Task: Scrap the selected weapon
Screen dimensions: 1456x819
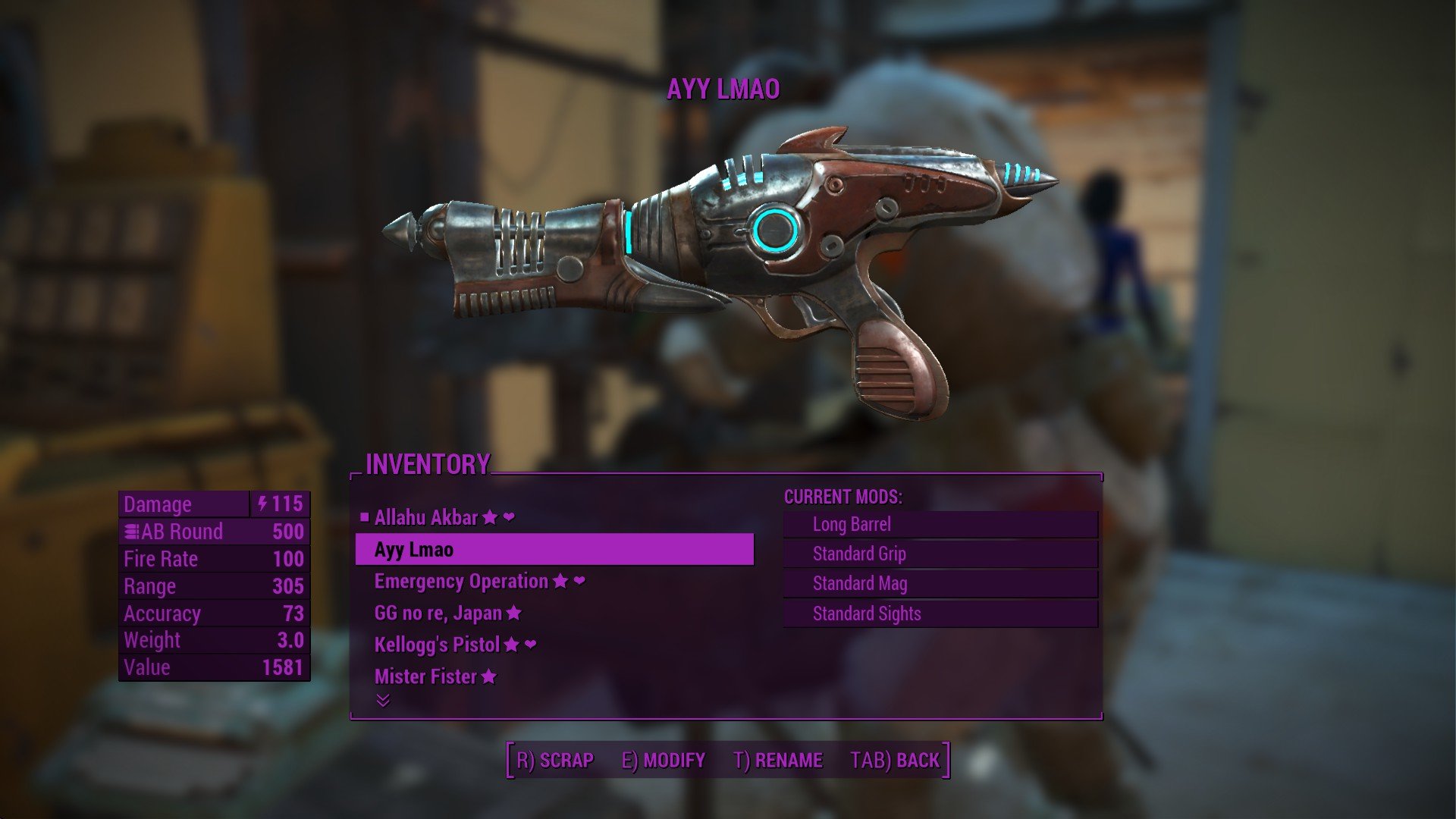Action: point(555,761)
